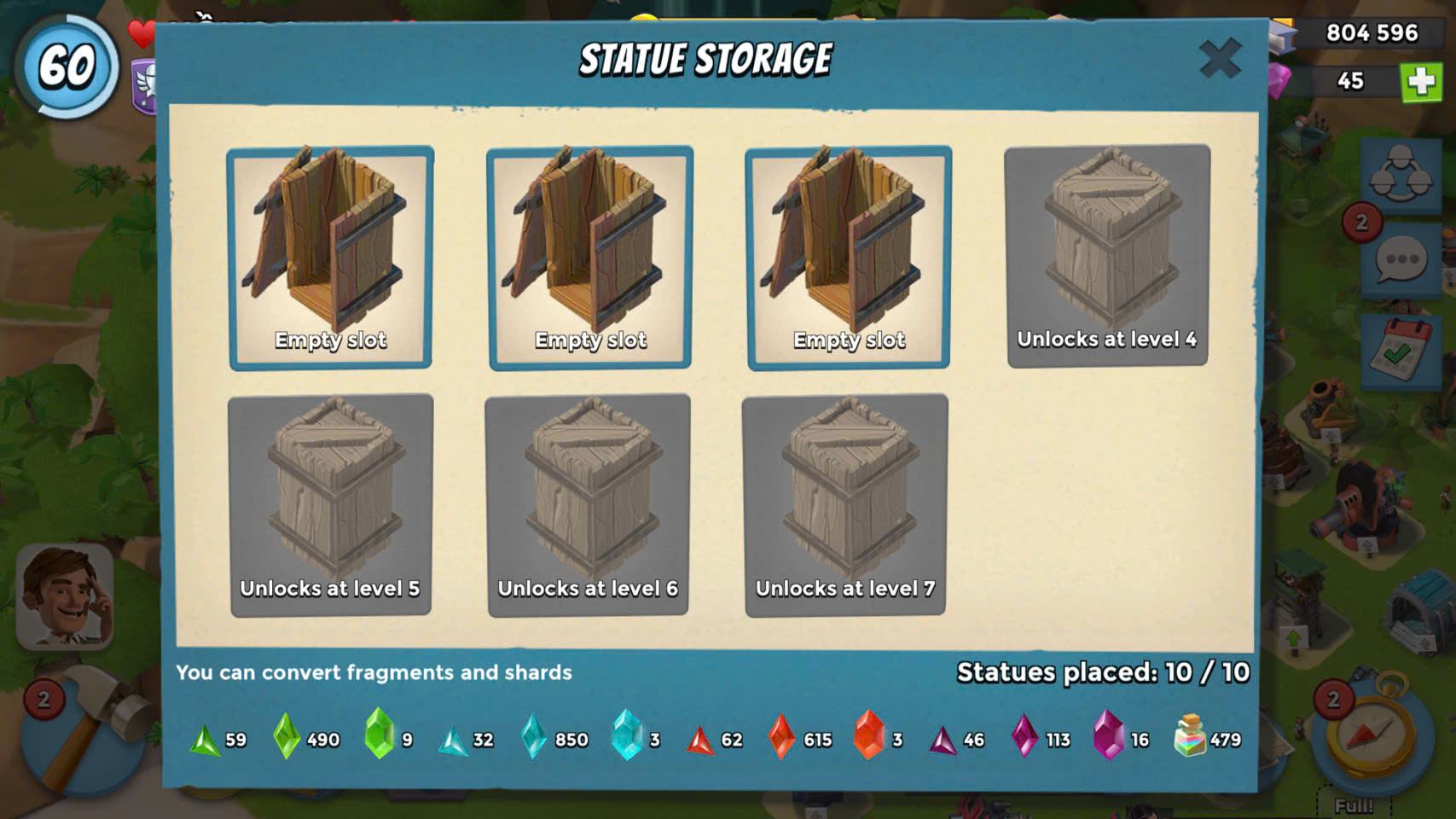Viewport: 1456px width, 819px height.
Task: Open the chat speech bubble button
Action: [1401, 260]
